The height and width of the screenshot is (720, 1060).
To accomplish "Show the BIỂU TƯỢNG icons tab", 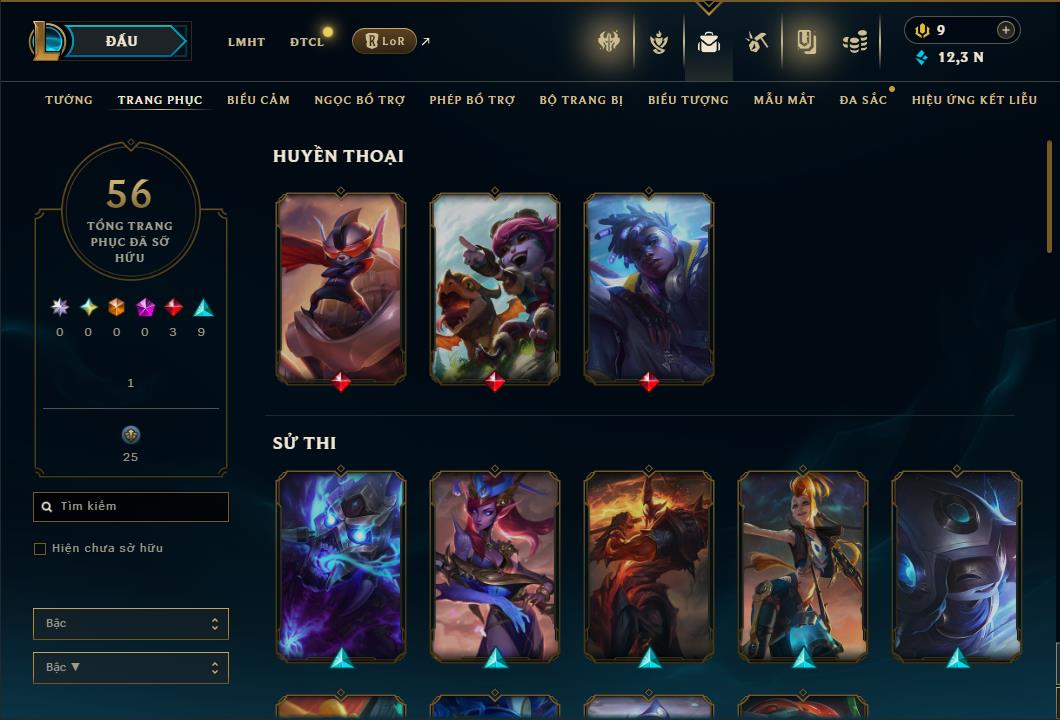I will point(688,100).
